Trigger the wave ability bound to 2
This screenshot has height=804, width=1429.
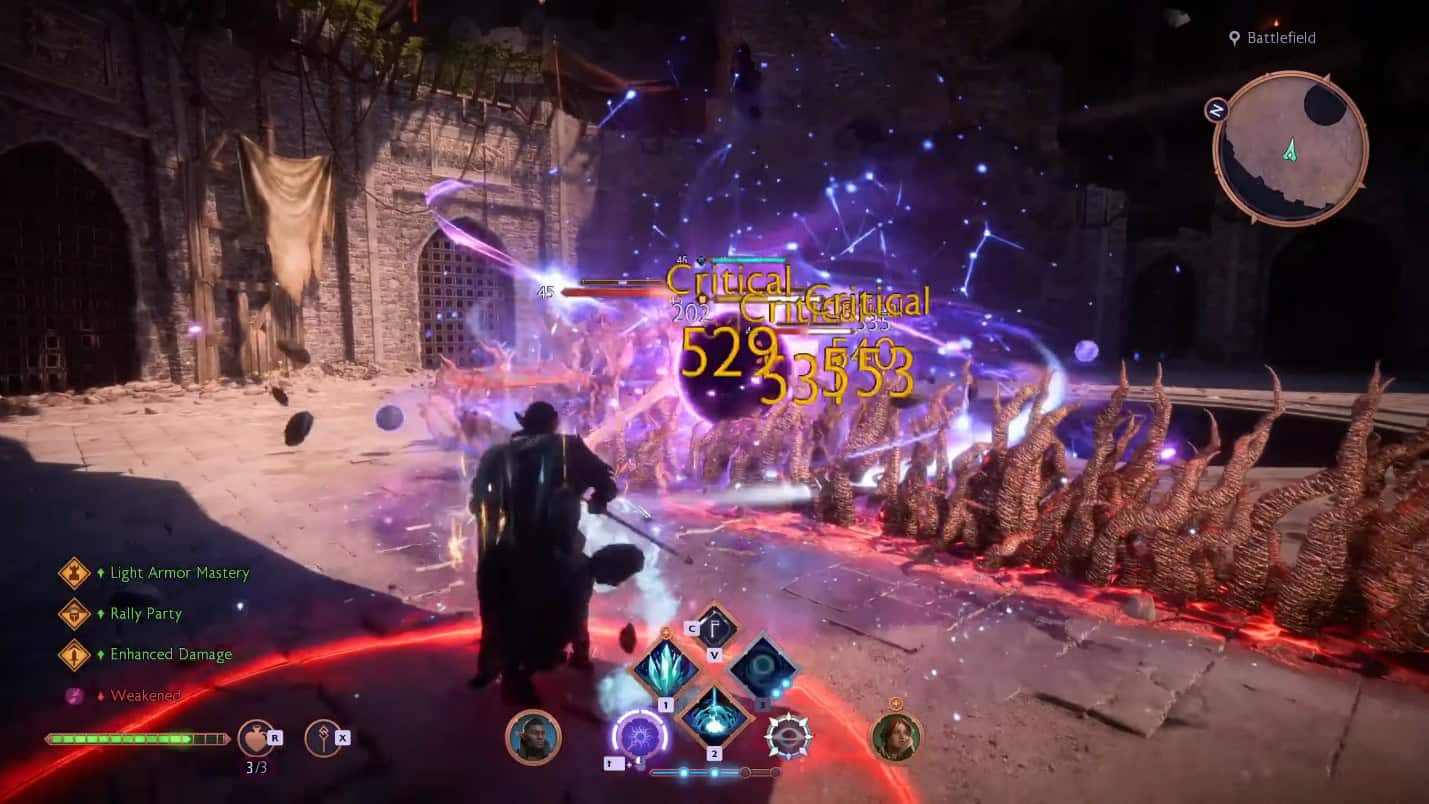[714, 718]
